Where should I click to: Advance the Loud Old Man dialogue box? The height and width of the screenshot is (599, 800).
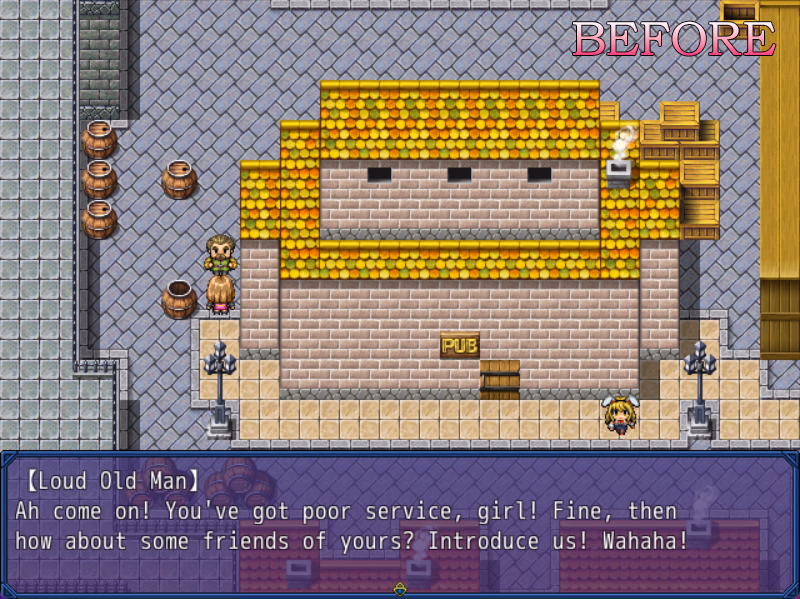[x=400, y=522]
